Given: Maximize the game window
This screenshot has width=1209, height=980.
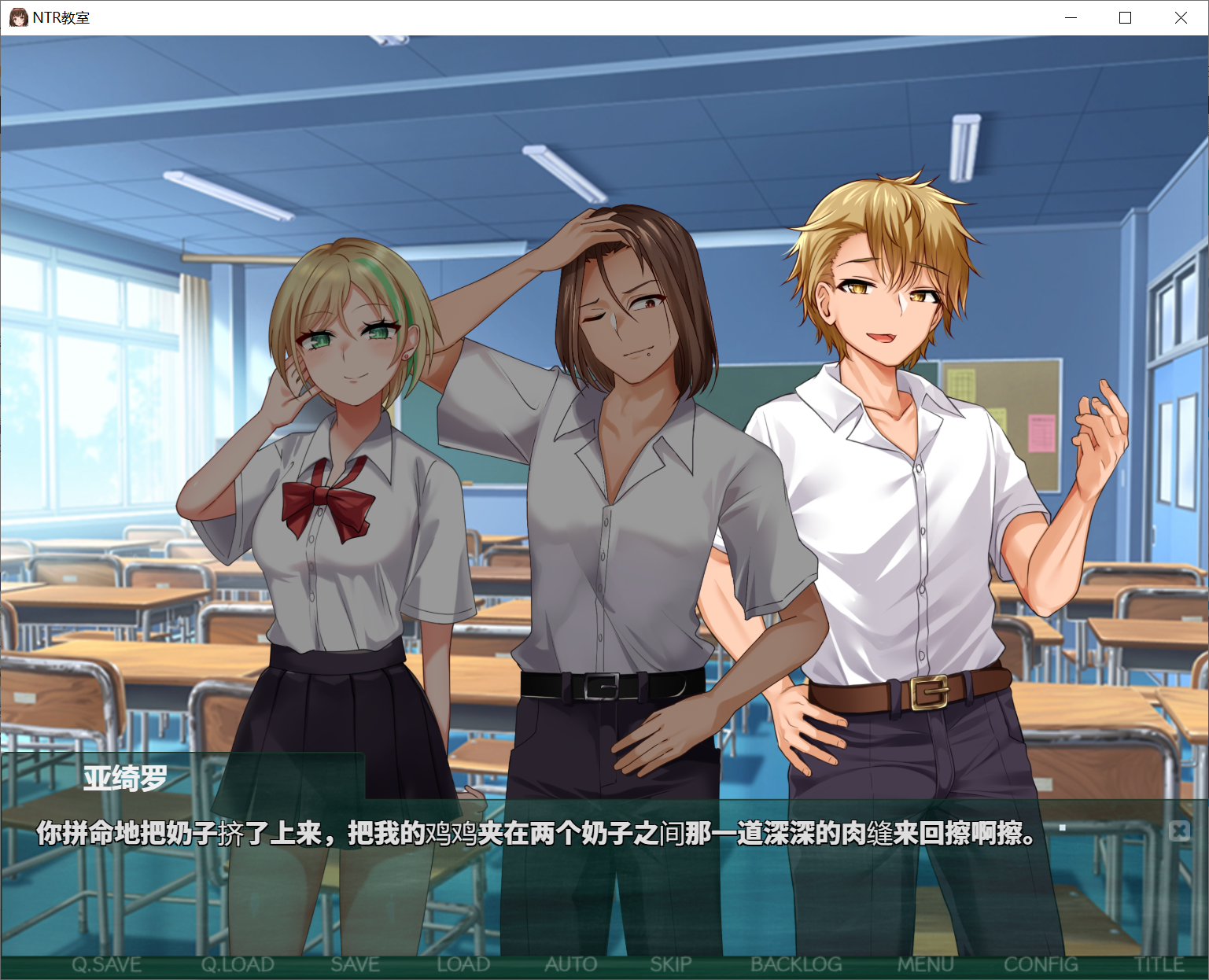Looking at the screenshot, I should [1126, 17].
